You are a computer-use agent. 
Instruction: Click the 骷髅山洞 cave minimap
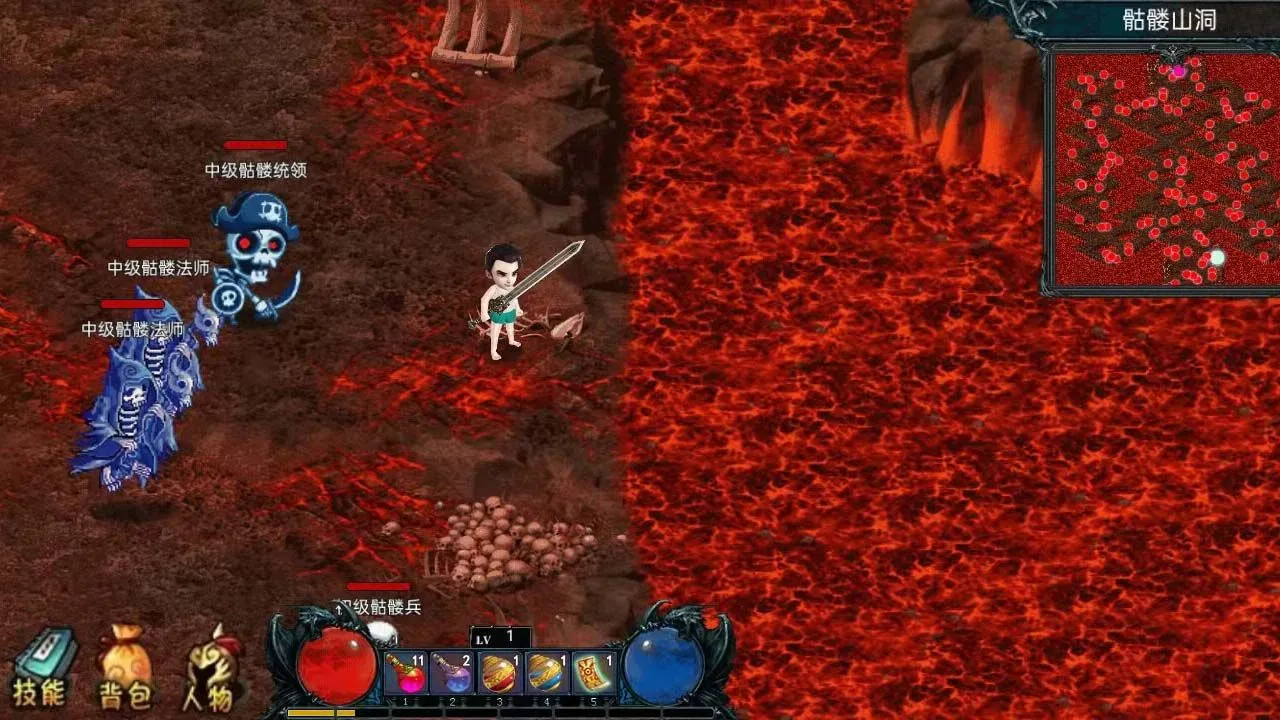[1160, 170]
